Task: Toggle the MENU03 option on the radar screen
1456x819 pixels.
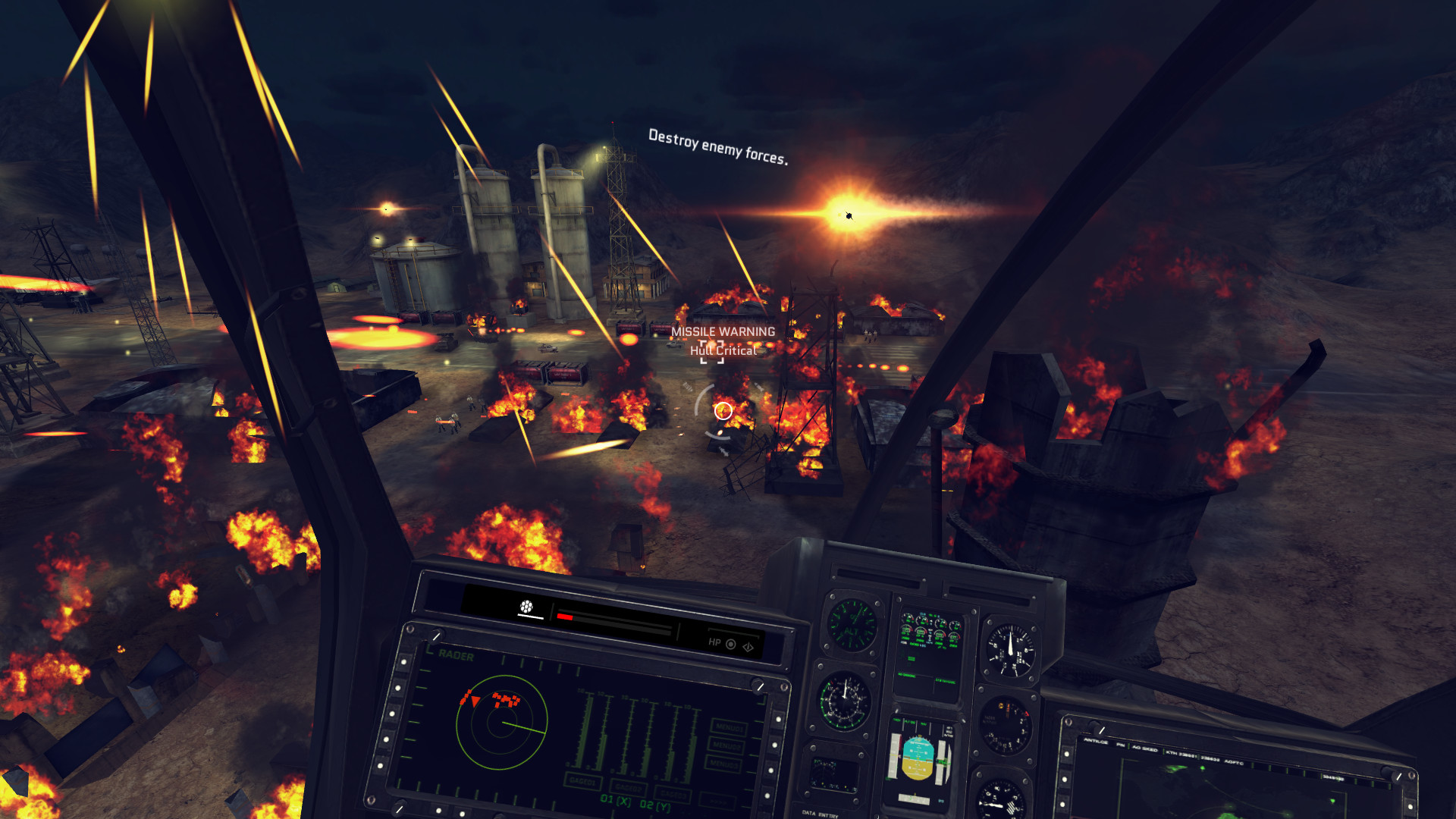Action: [x=722, y=764]
